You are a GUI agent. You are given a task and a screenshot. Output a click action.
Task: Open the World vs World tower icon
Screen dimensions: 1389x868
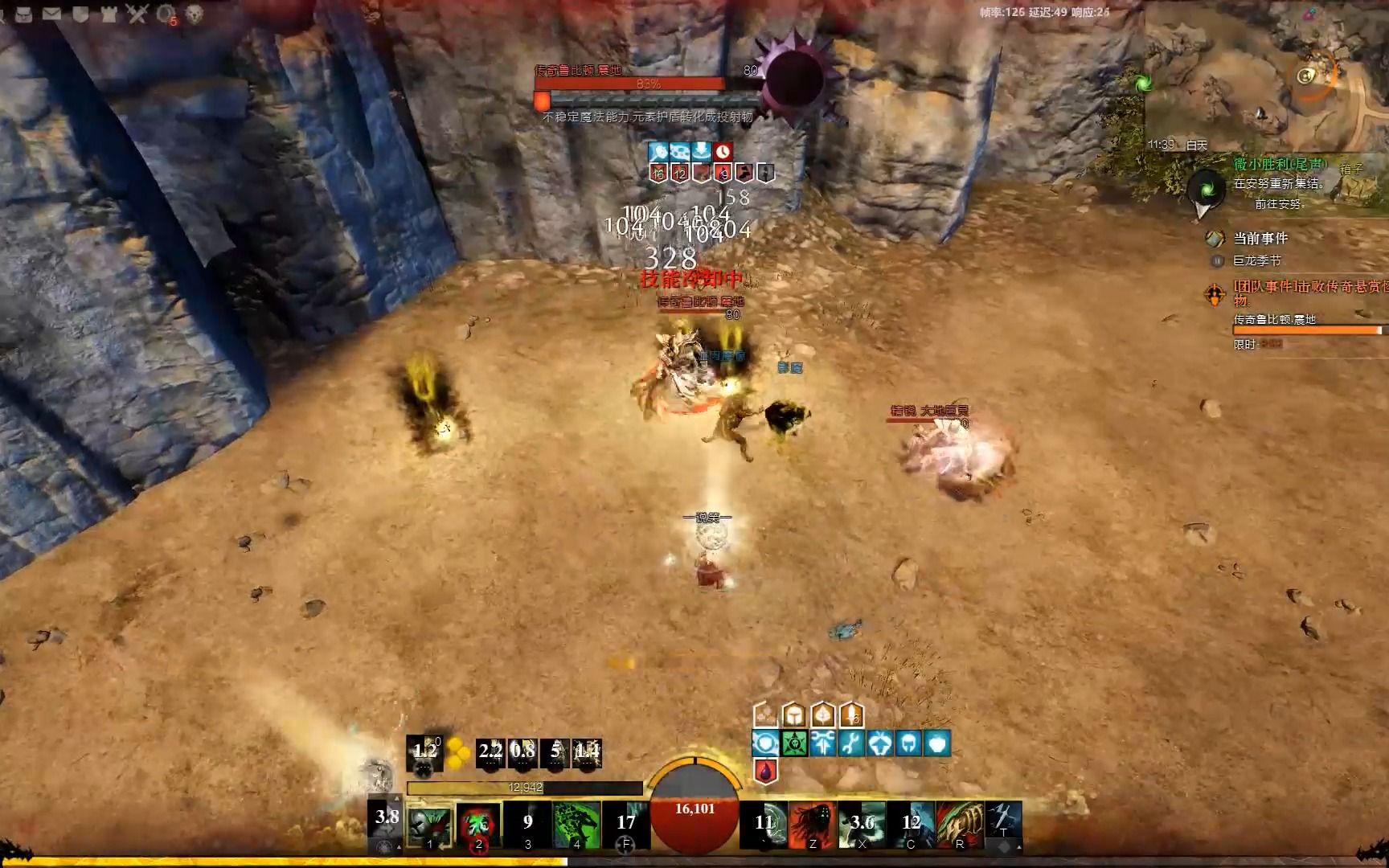109,13
